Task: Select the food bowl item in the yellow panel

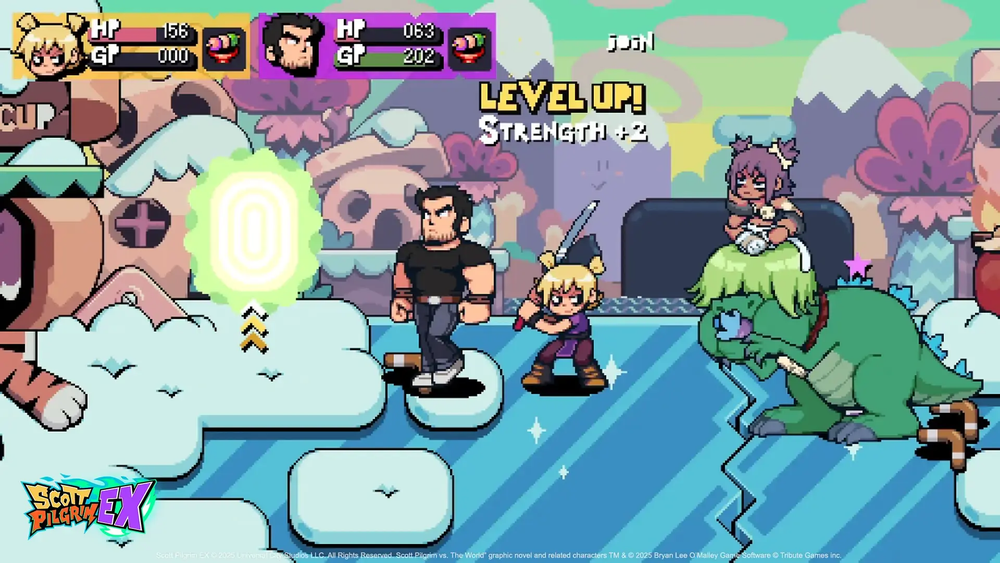Action: point(224,47)
